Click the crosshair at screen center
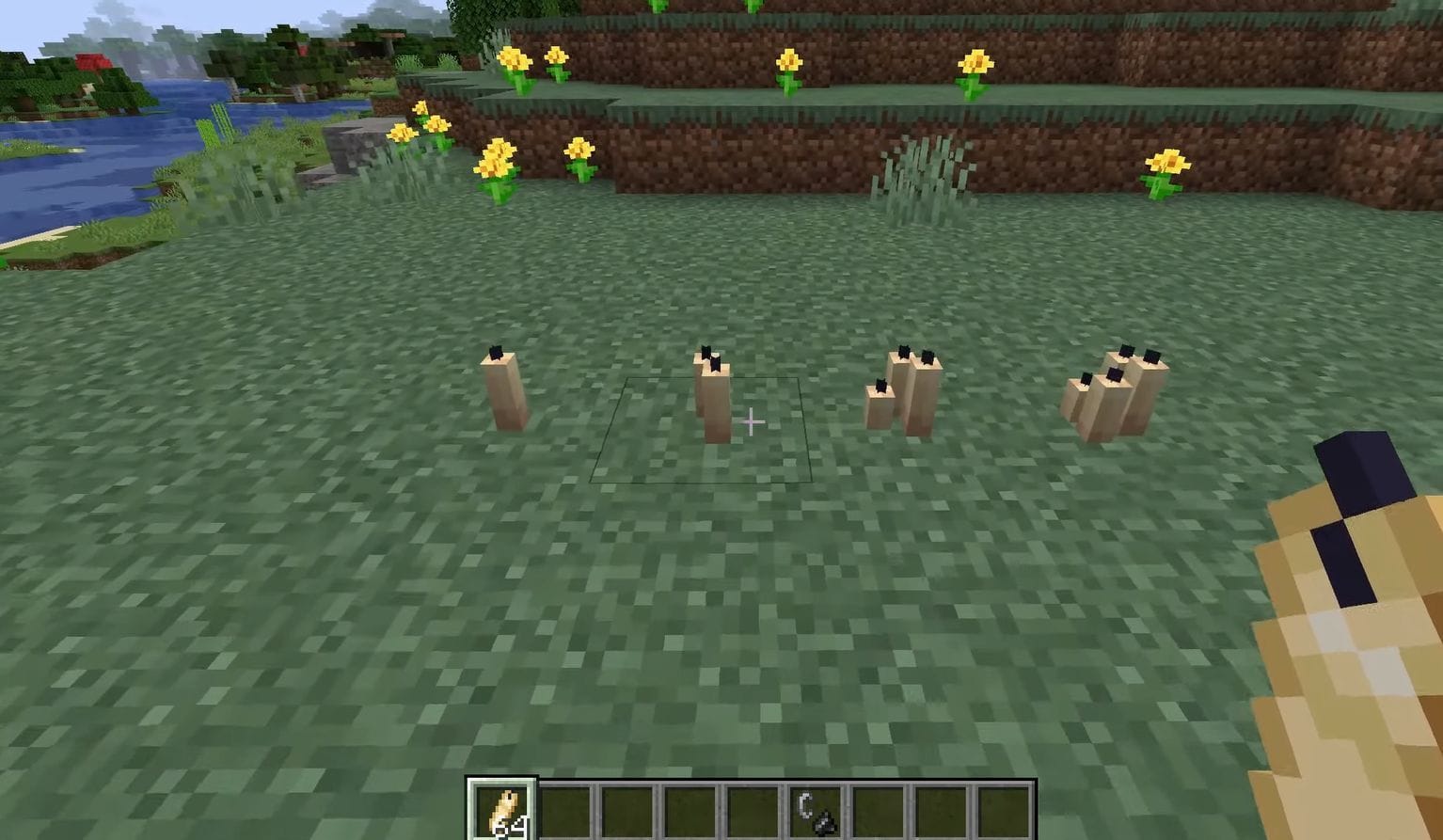Viewport: 1443px width, 840px height. (751, 422)
